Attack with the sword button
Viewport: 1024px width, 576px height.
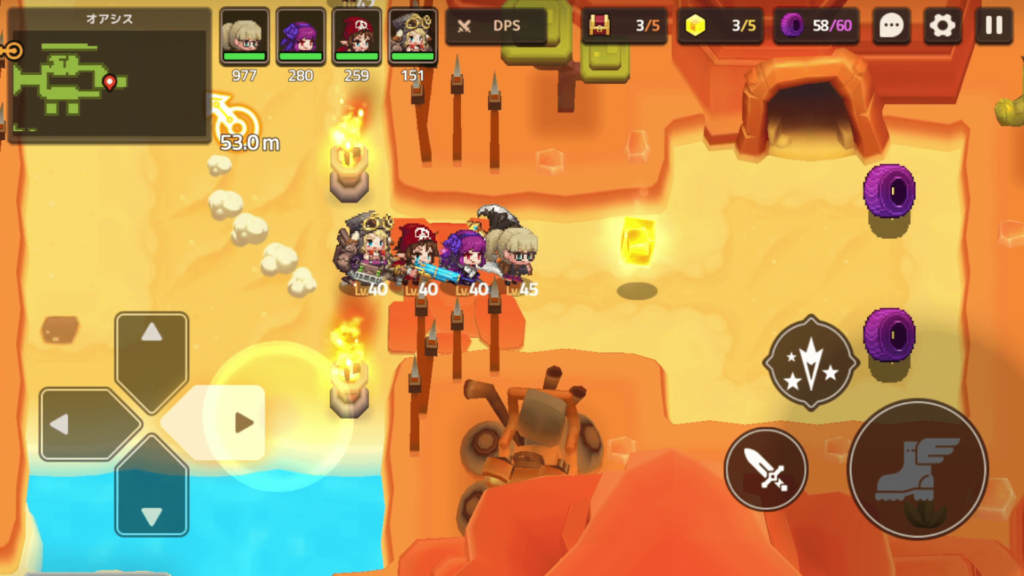766,468
